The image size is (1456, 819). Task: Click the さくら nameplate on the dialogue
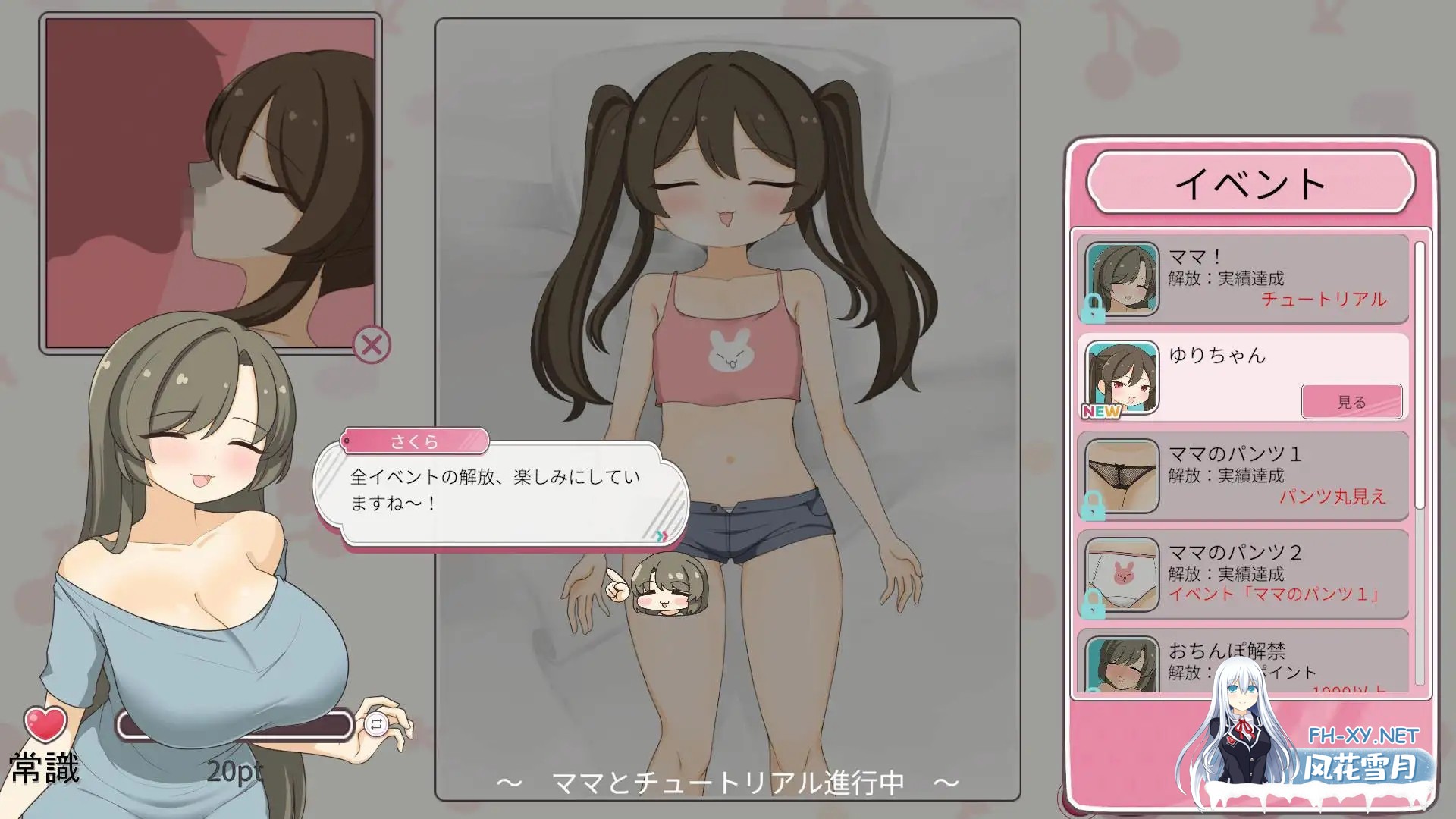(416, 441)
